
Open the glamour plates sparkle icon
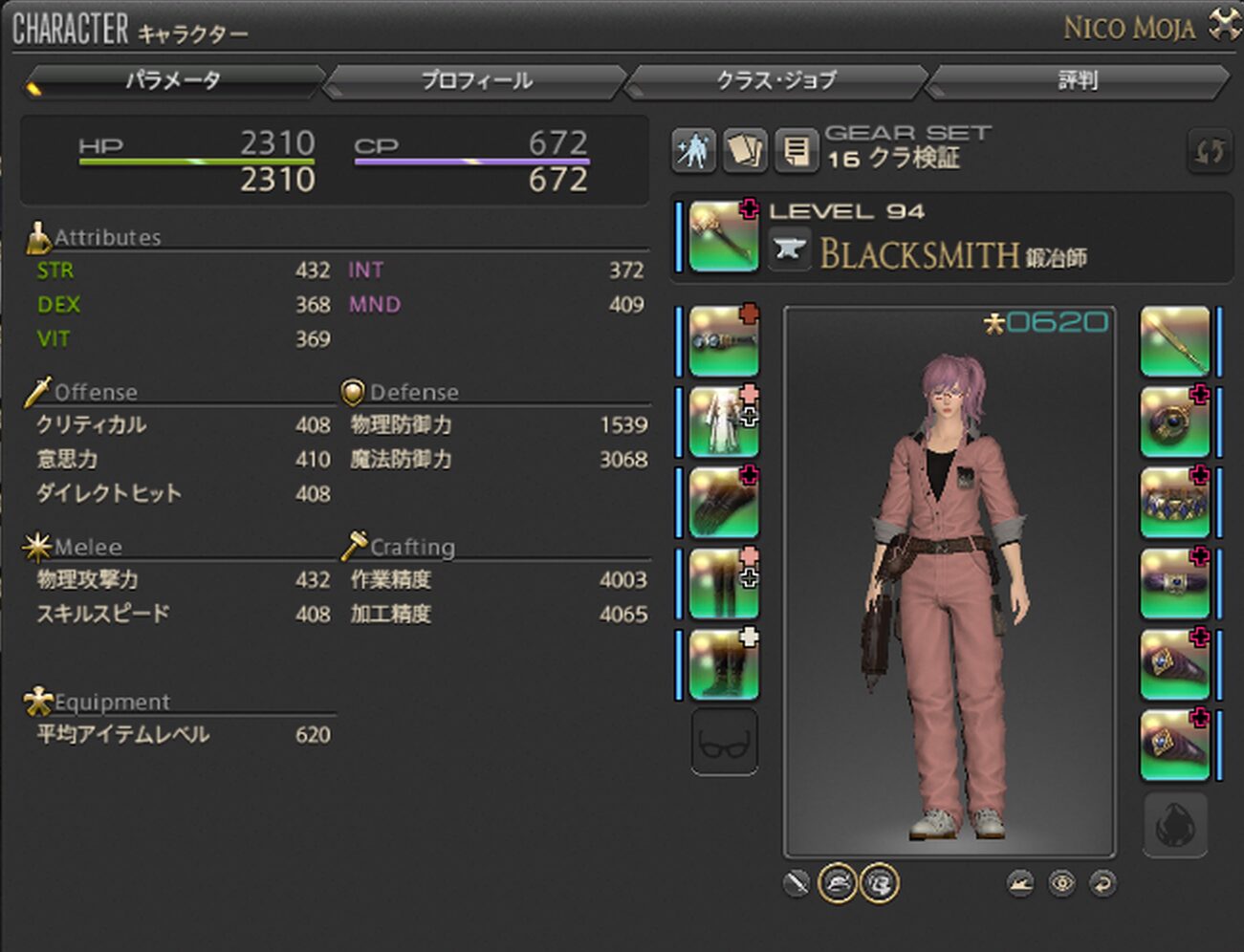[x=693, y=151]
